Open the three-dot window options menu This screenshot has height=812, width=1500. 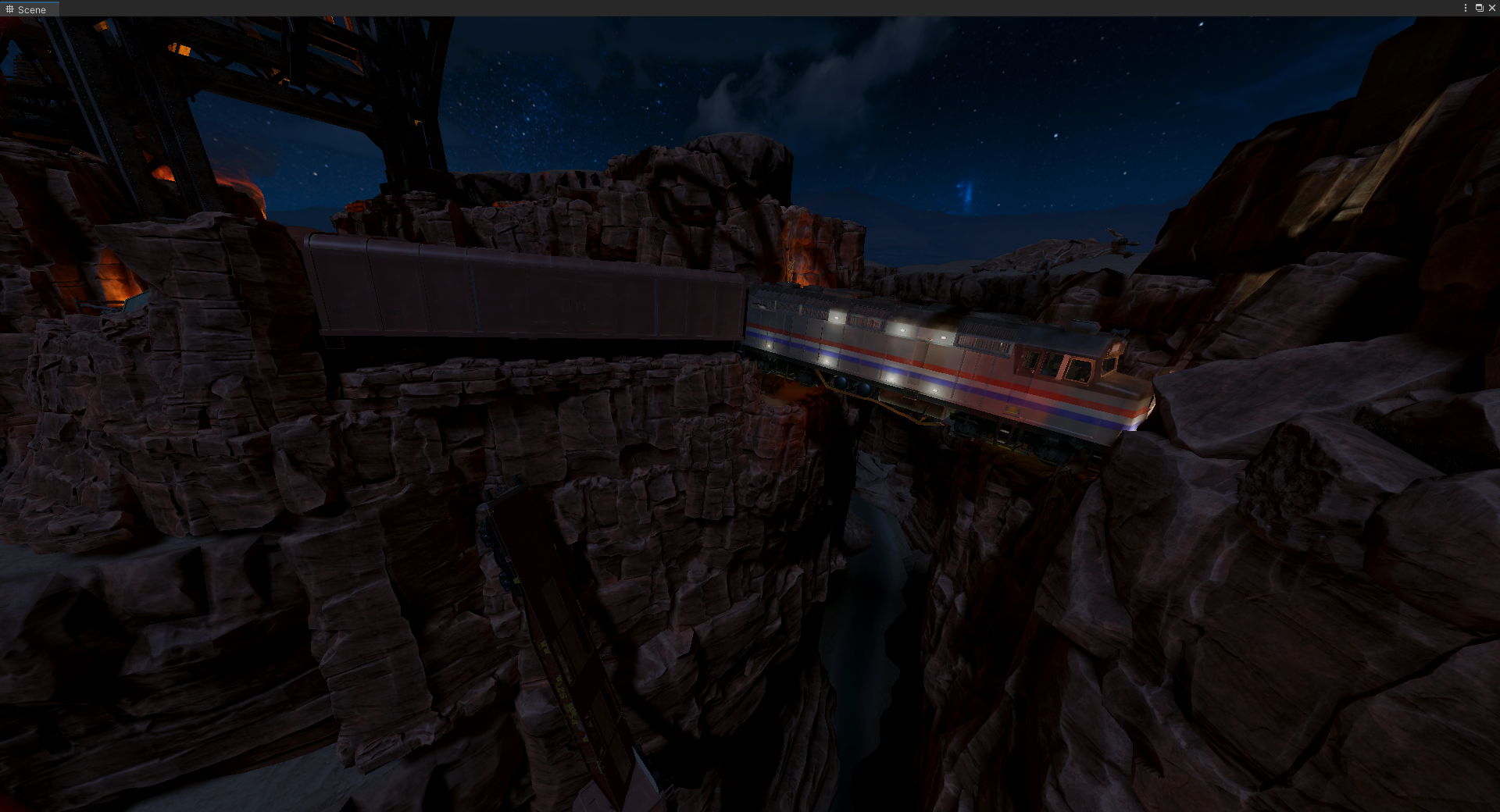coord(1465,8)
